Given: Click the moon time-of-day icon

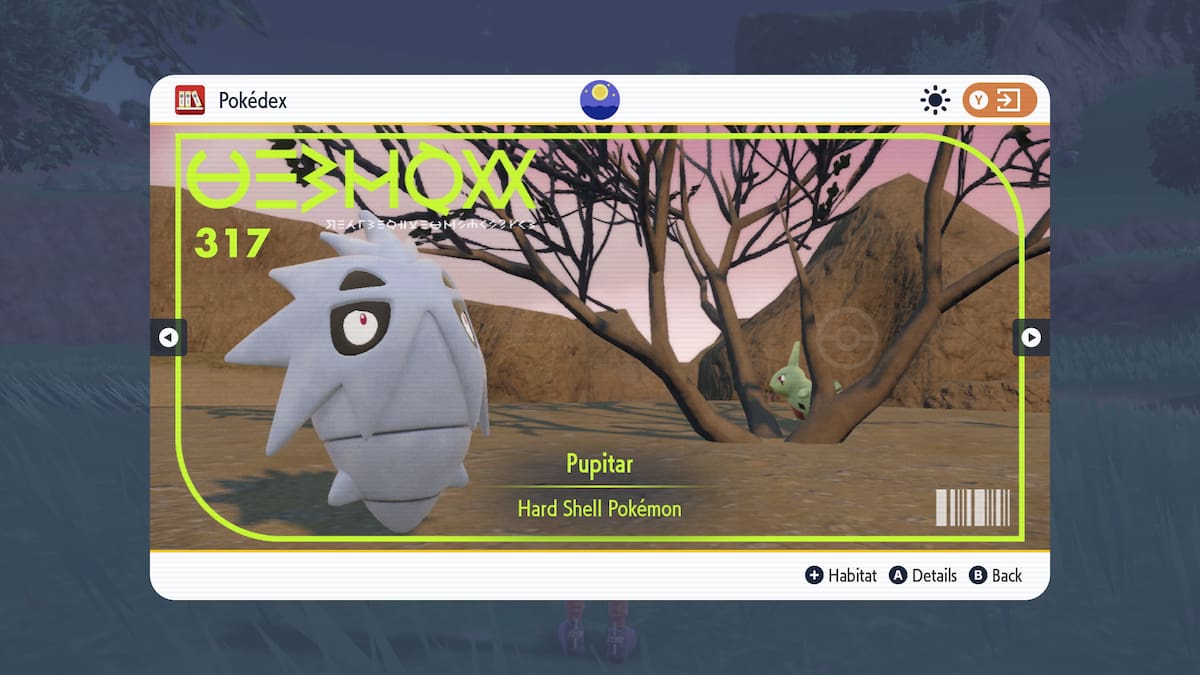Looking at the screenshot, I should click(x=600, y=100).
